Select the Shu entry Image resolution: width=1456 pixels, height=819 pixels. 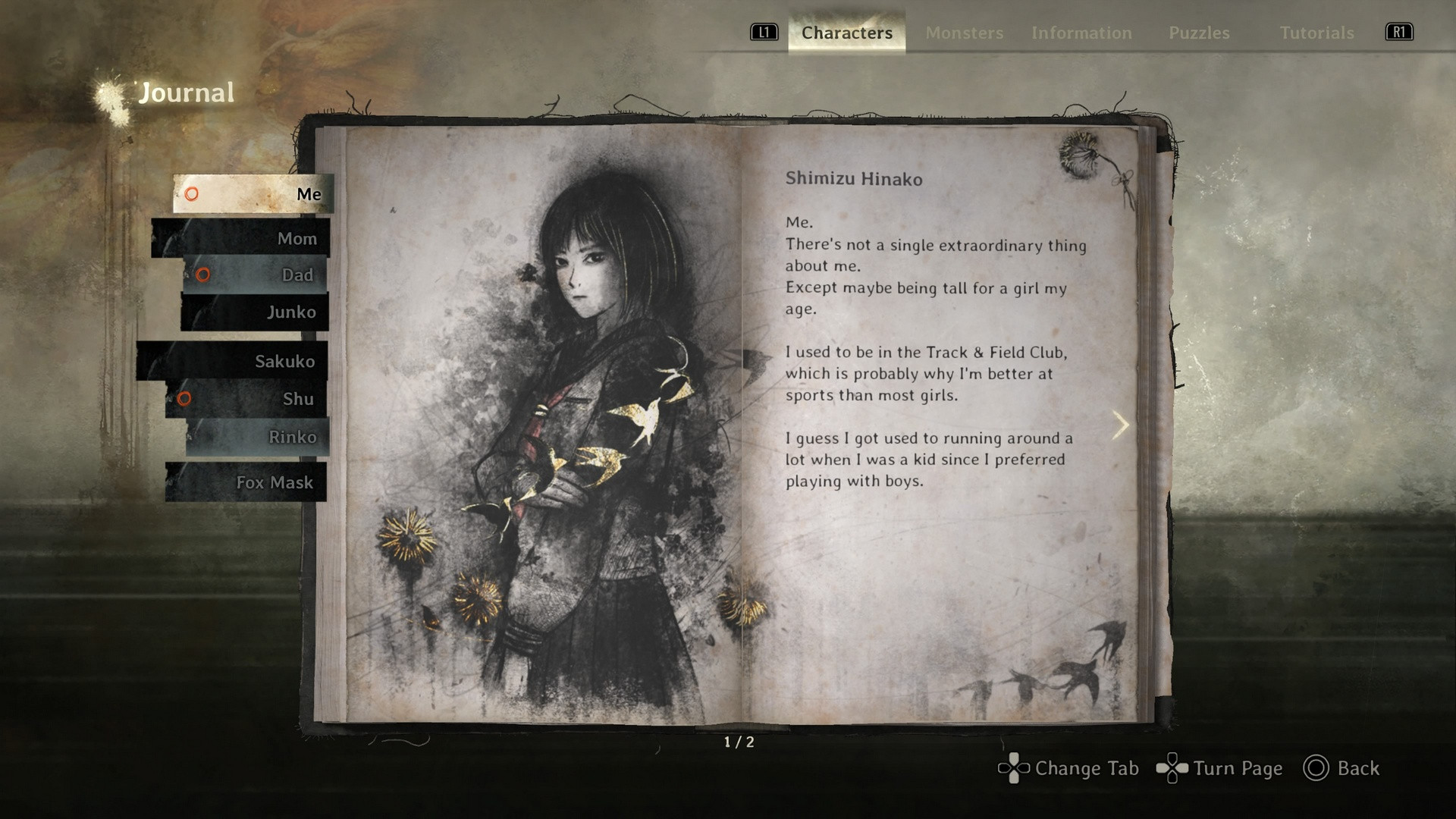pos(246,399)
